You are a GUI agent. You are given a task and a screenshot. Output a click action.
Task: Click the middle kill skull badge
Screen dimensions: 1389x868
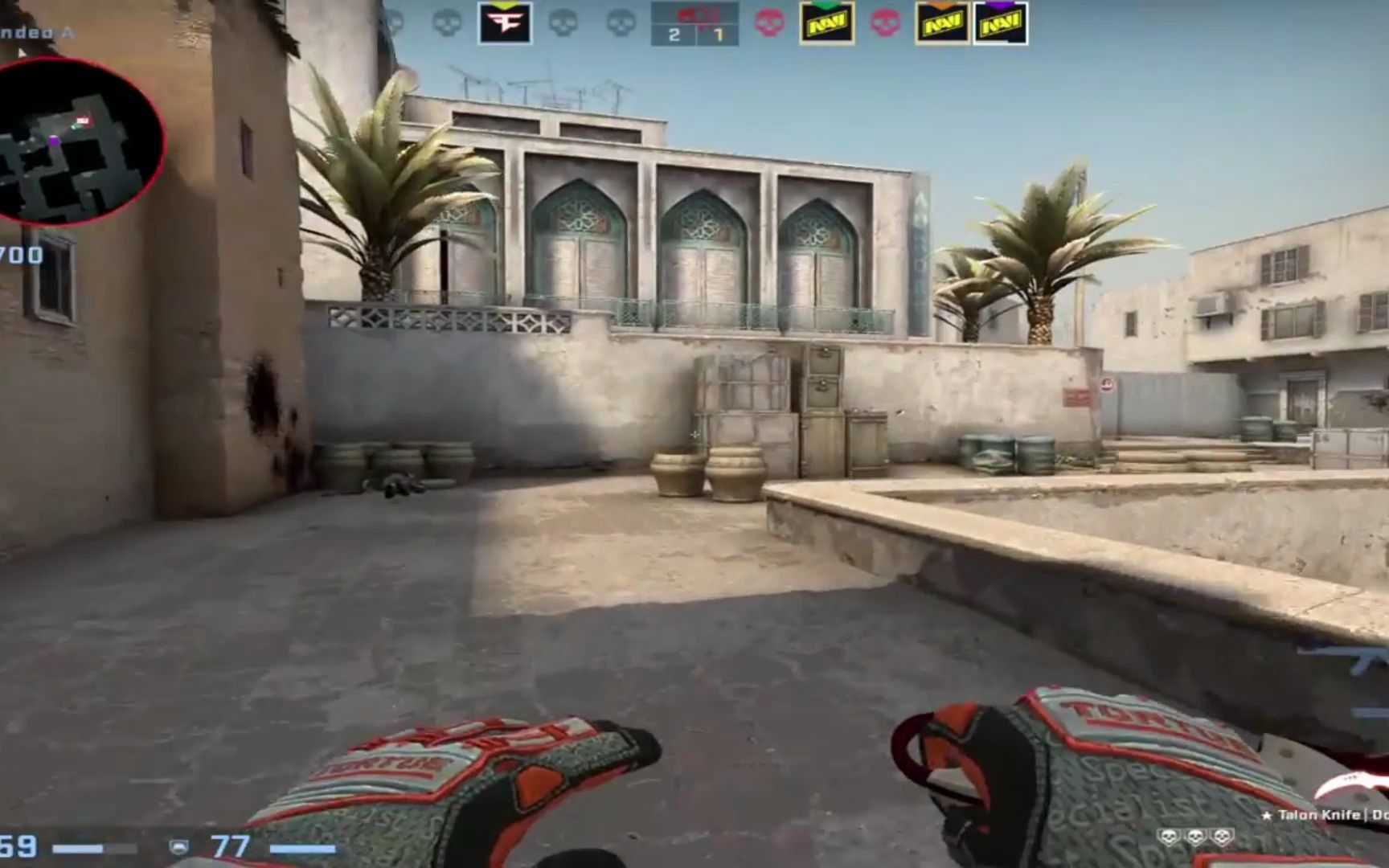(x=1196, y=836)
